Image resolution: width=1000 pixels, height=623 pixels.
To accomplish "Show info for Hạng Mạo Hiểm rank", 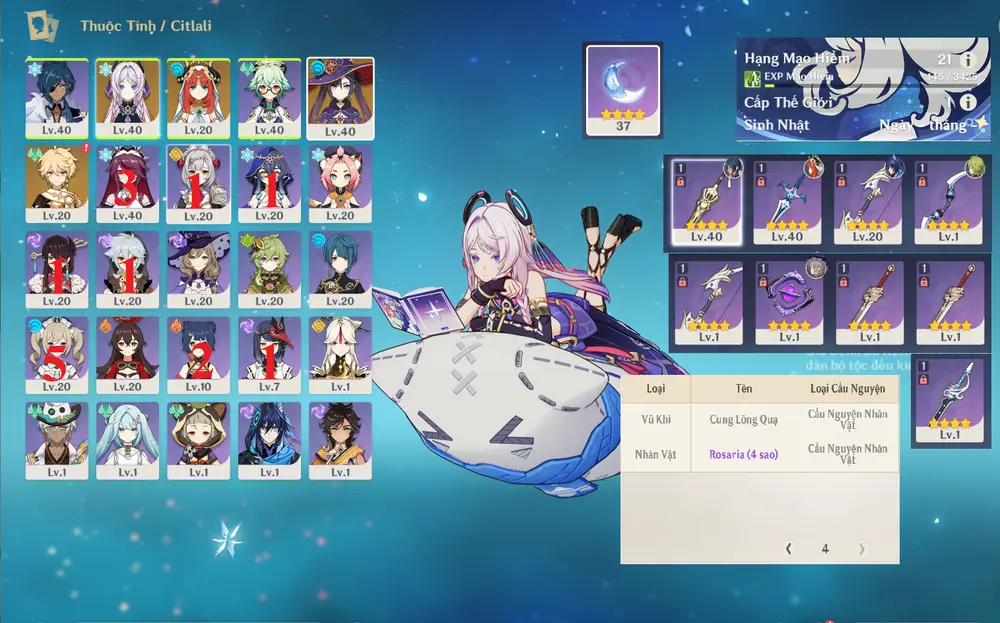I will pos(967,60).
